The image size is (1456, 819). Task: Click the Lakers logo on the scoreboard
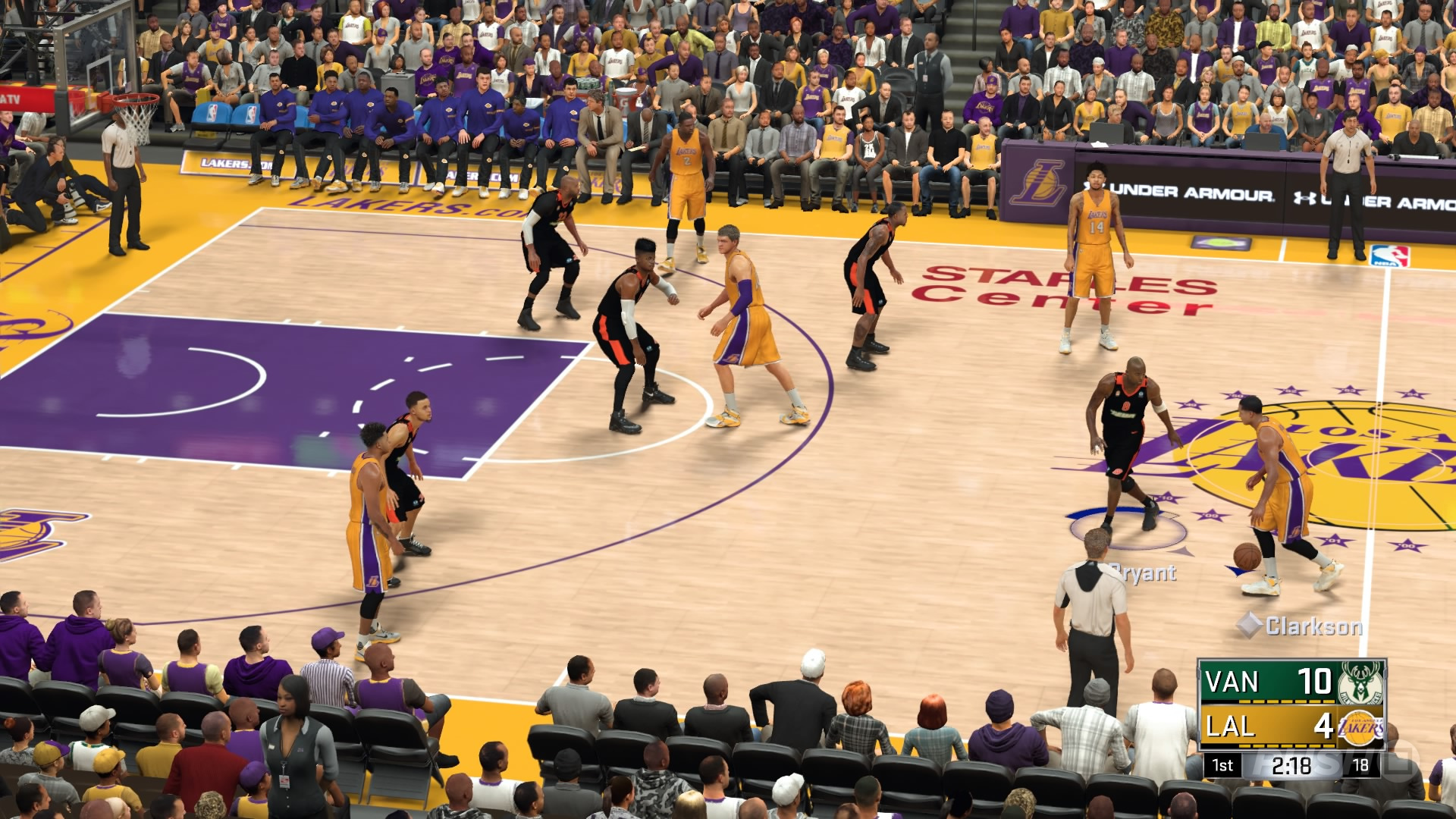tap(1360, 727)
